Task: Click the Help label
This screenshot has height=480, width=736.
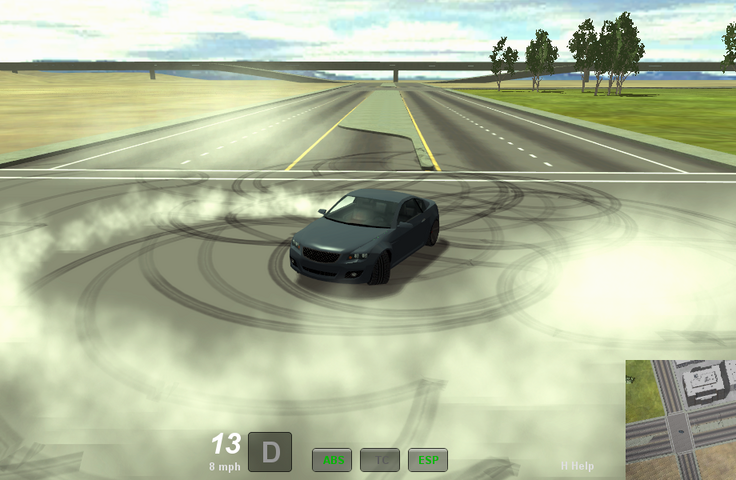Action: (577, 466)
